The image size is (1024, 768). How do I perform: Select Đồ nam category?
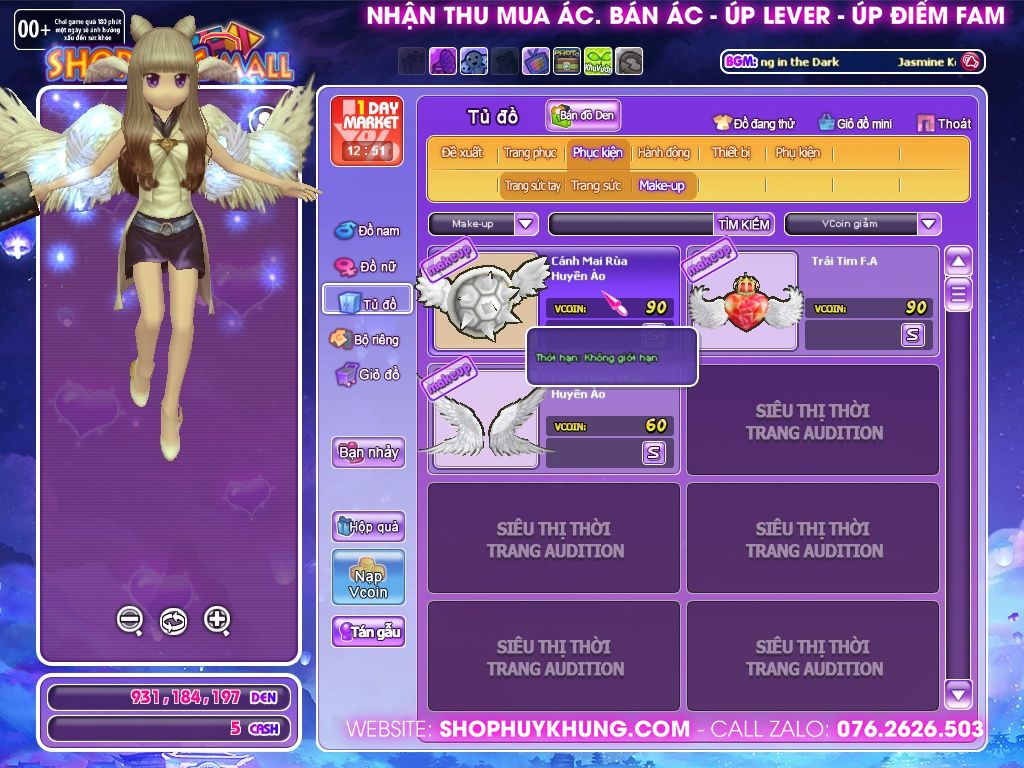[367, 231]
